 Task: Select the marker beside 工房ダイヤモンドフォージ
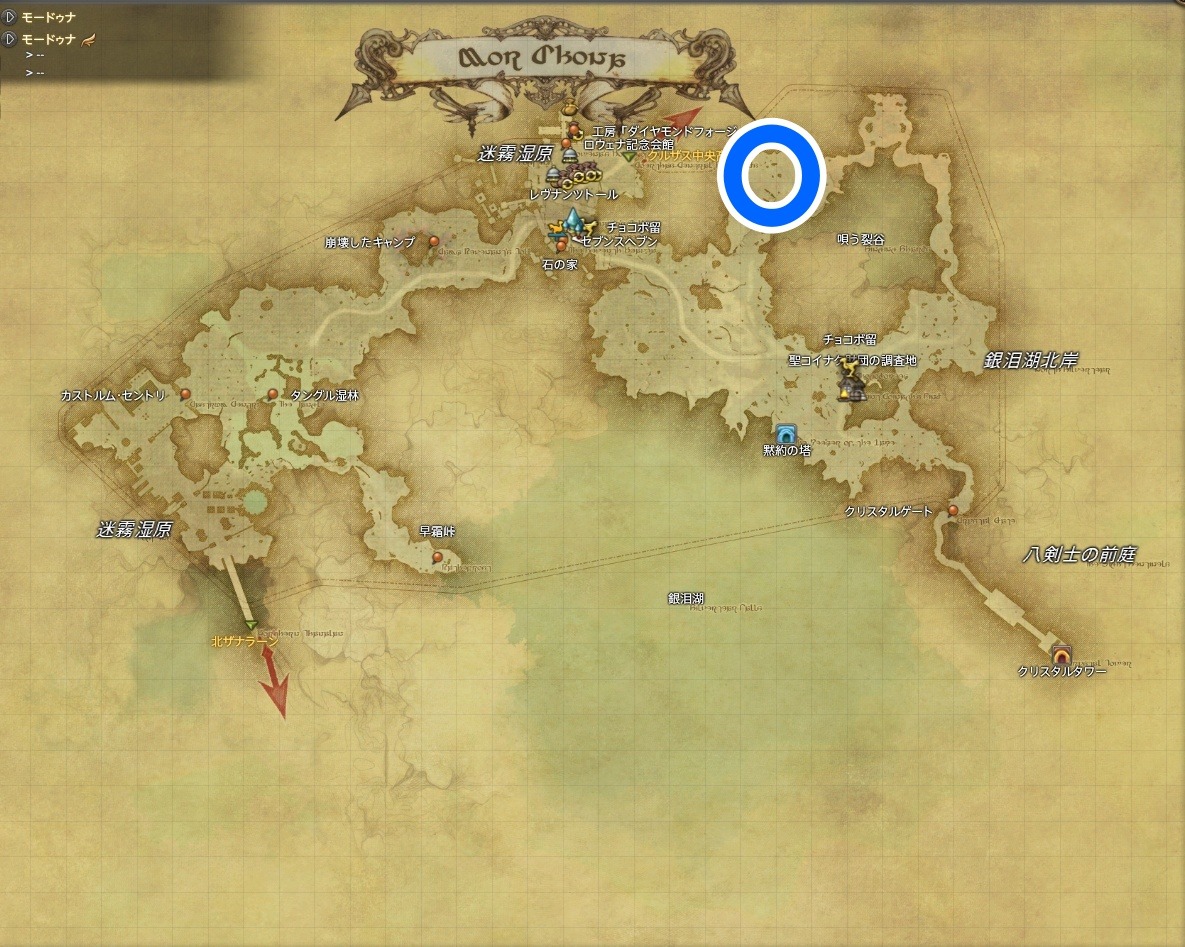(575, 131)
